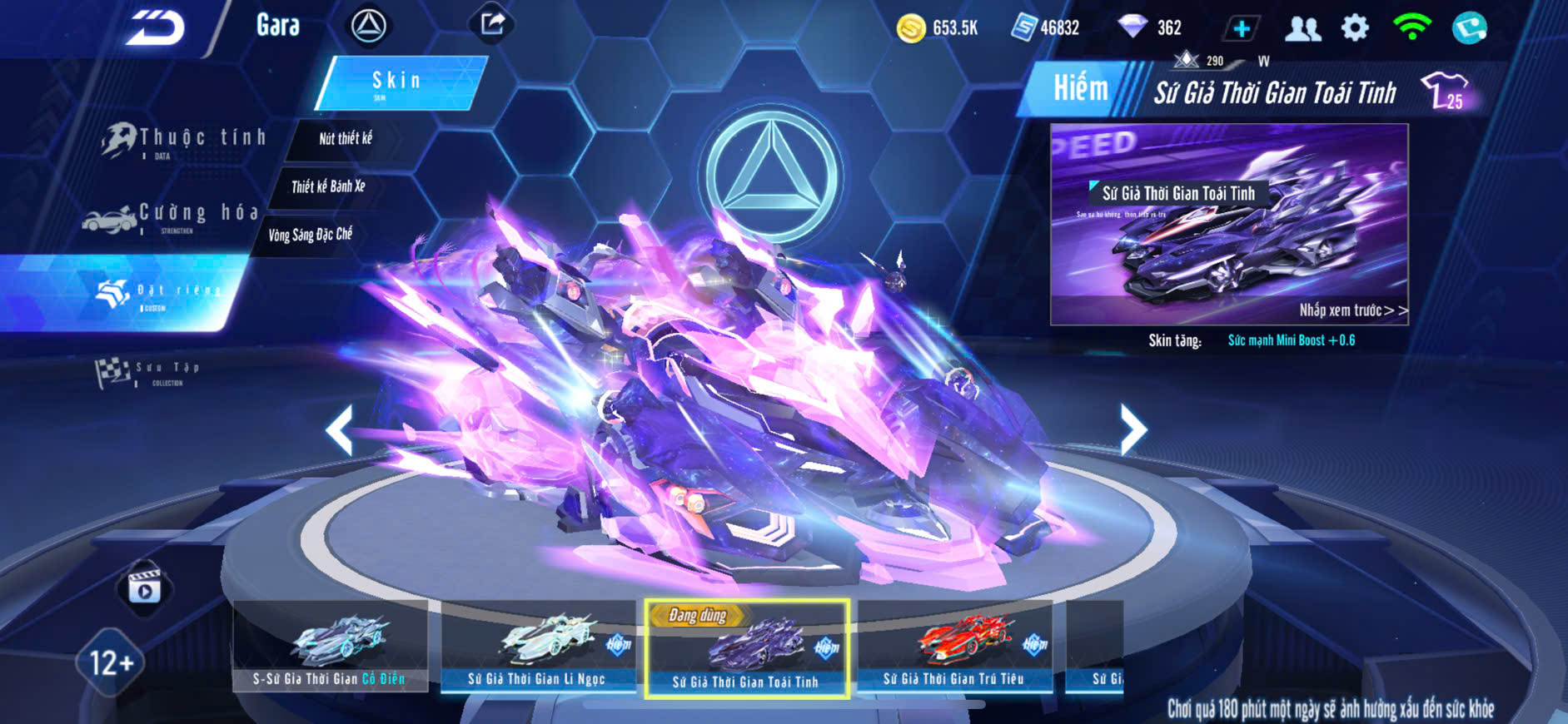Open the video clapperboard icon
Image resolution: width=1568 pixels, height=724 pixels.
[x=144, y=587]
